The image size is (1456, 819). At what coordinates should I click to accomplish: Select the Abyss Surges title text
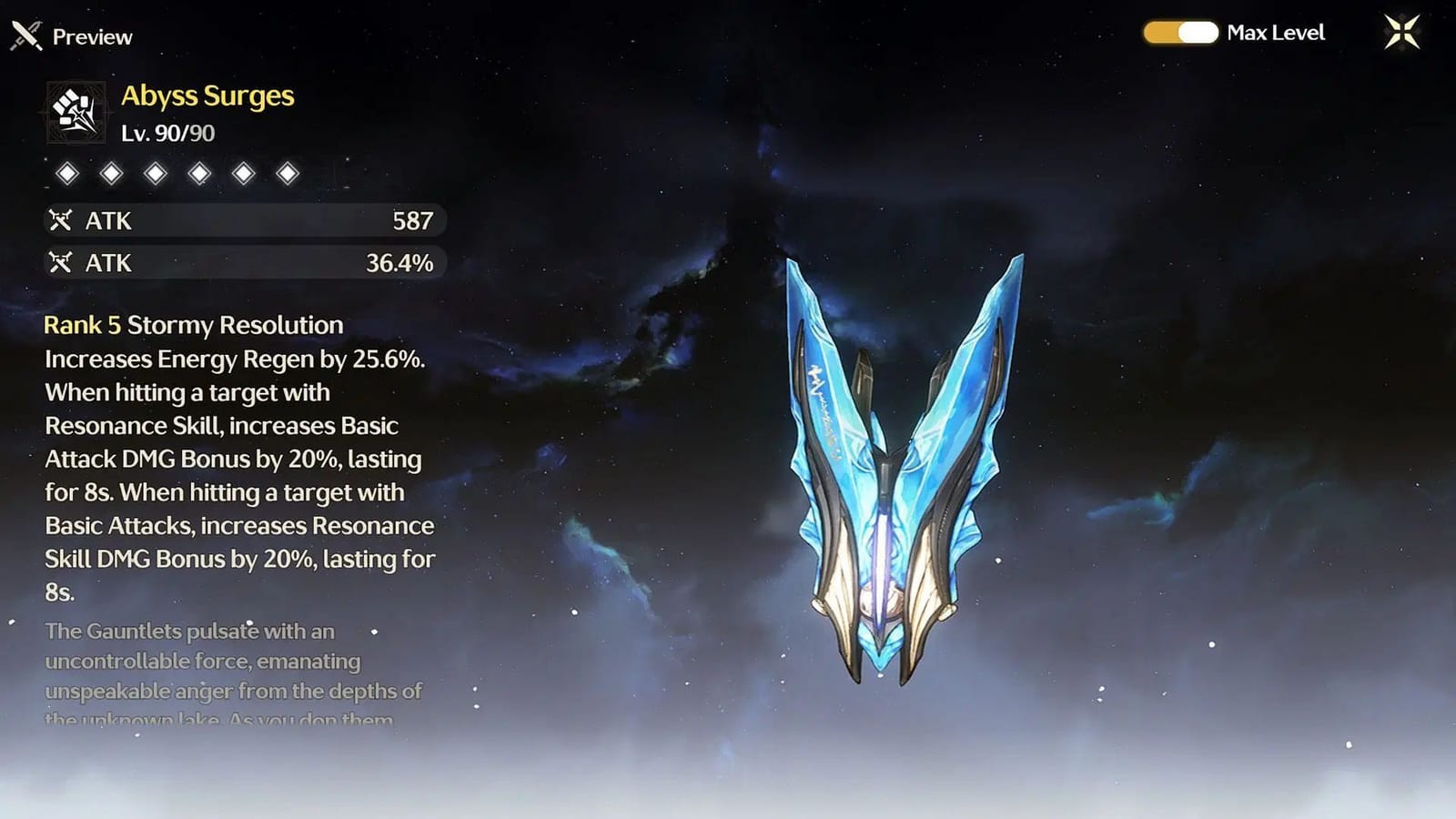pyautogui.click(x=207, y=96)
